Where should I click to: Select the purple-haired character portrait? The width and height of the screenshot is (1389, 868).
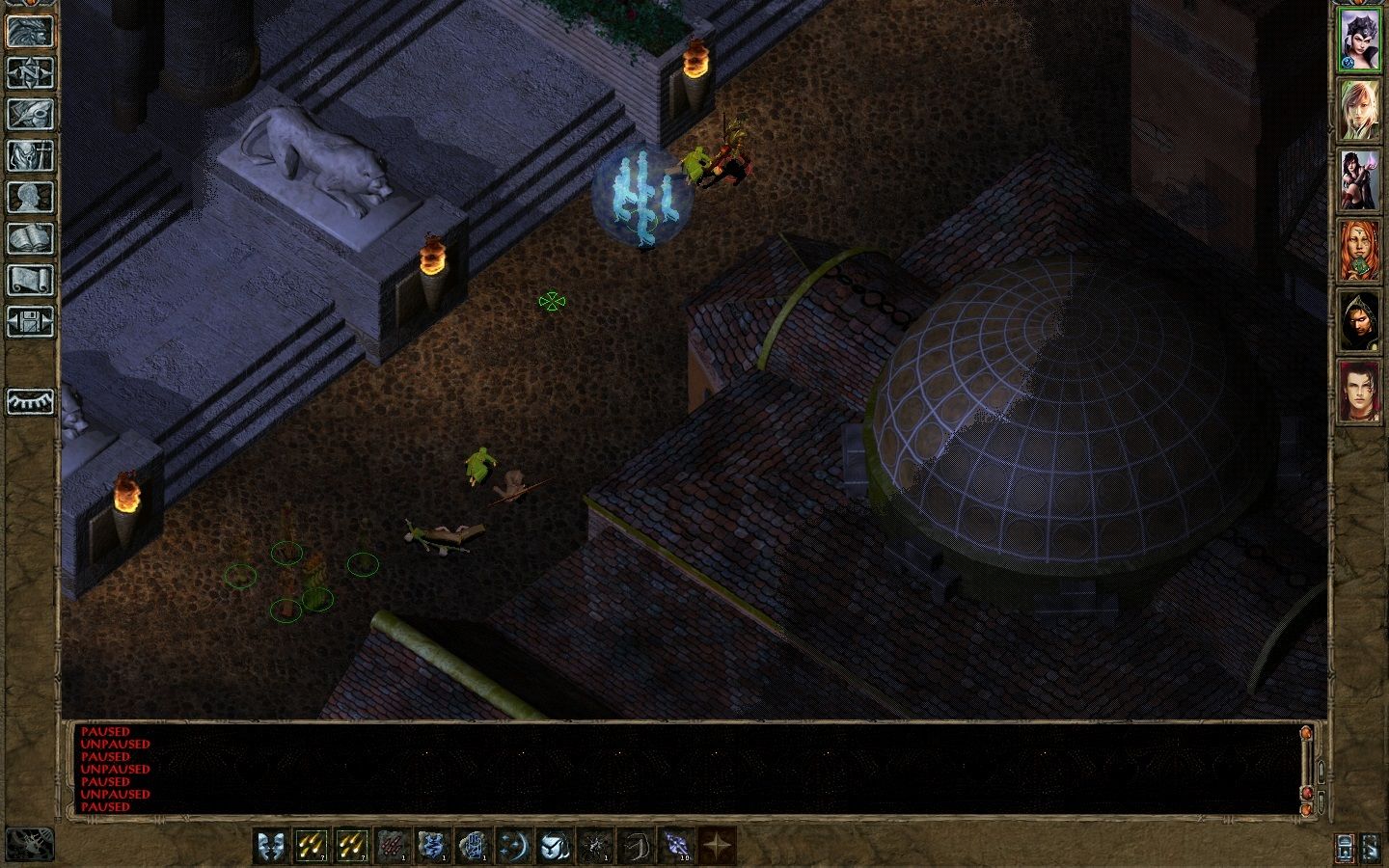1360,40
